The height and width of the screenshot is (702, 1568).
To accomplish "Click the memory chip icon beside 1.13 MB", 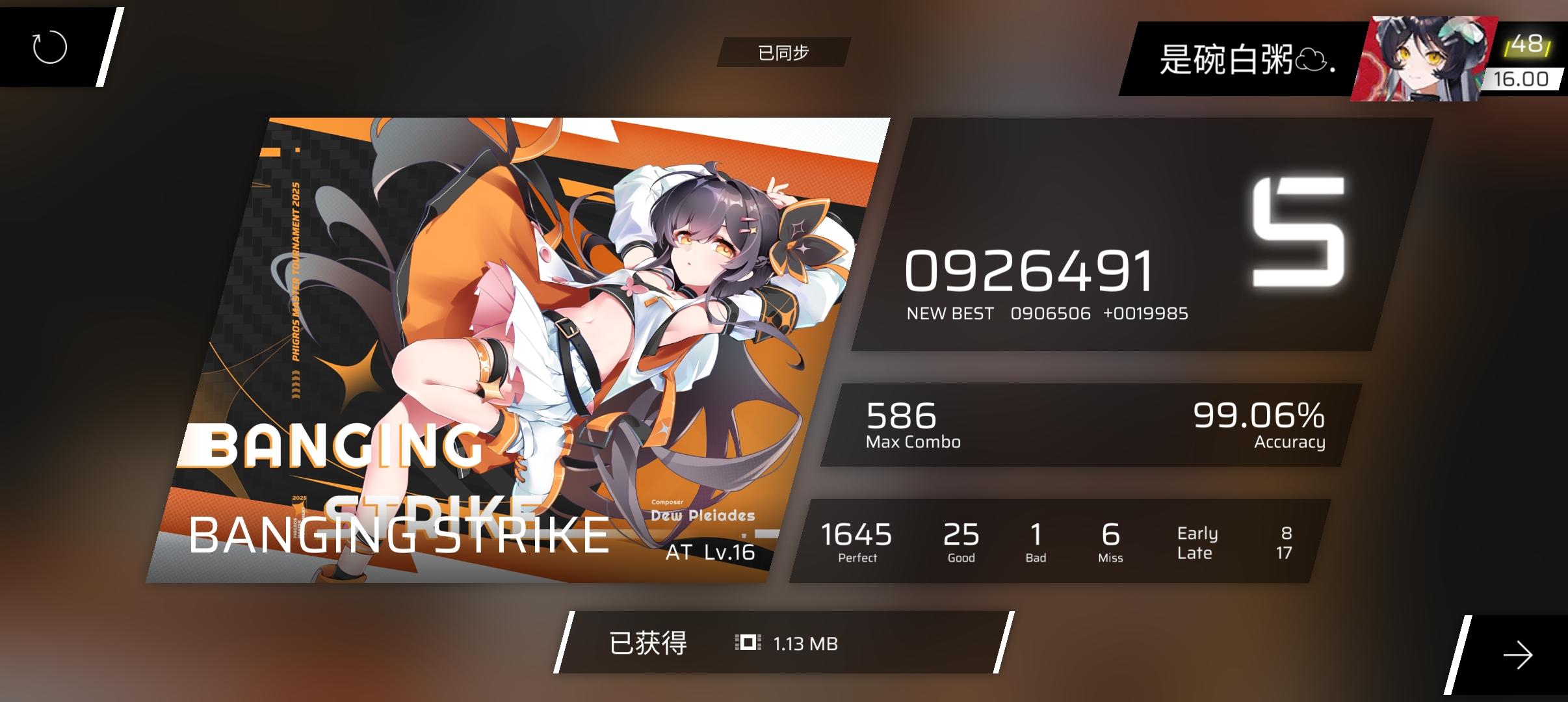I will pyautogui.click(x=747, y=643).
